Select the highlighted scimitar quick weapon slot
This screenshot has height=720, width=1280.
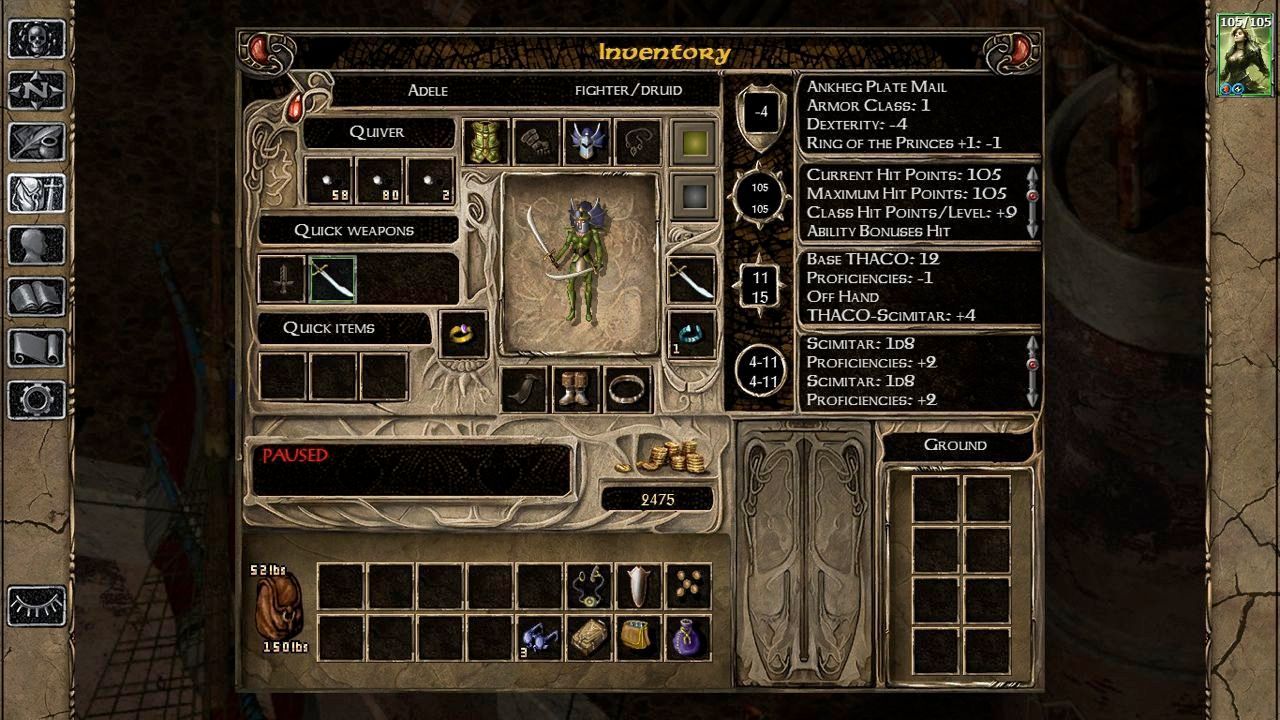pos(333,280)
